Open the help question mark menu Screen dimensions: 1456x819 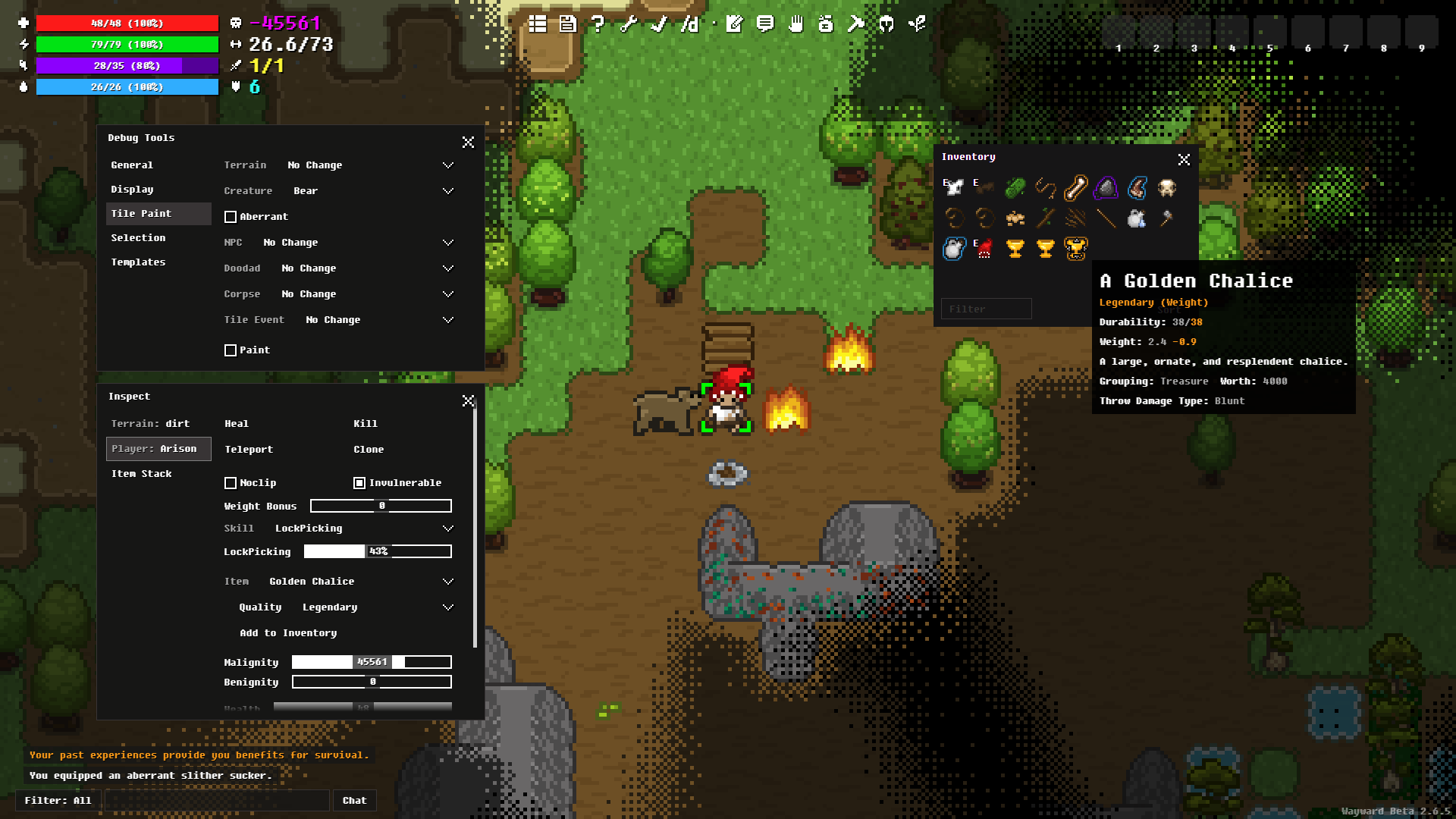tap(598, 24)
